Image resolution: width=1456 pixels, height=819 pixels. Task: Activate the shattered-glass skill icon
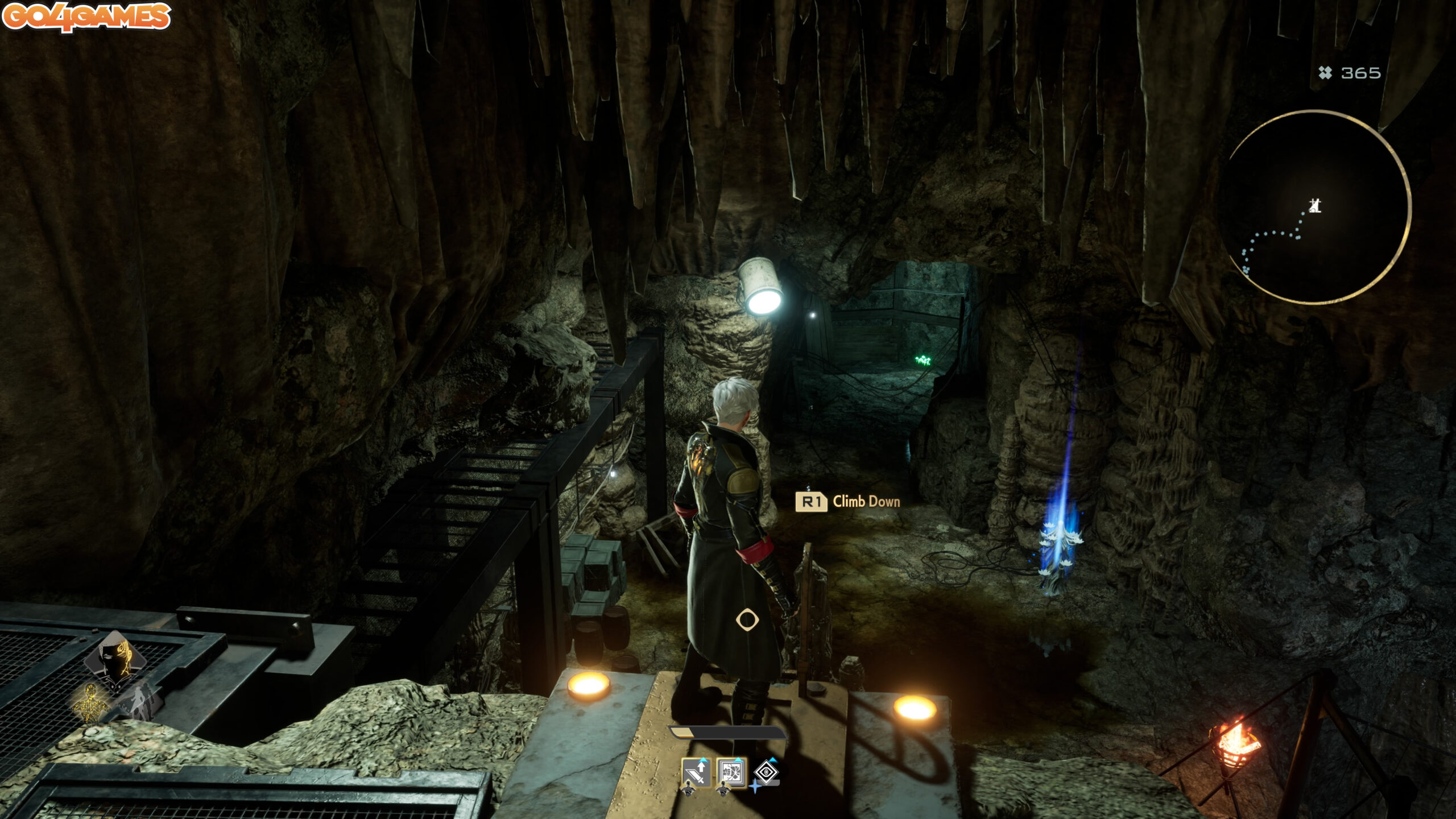(731, 773)
